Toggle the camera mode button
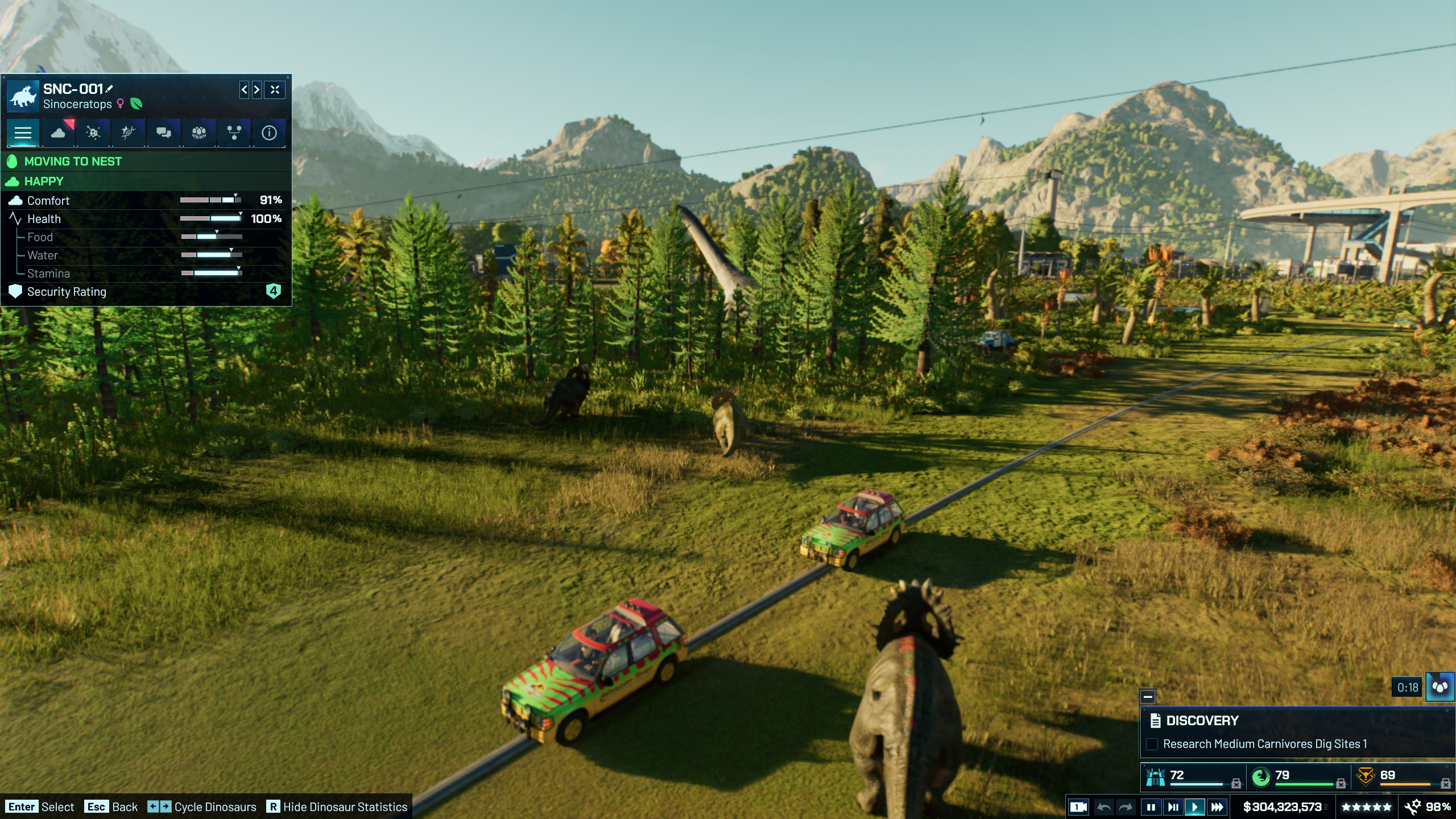The width and height of the screenshot is (1456, 819). (x=1078, y=807)
